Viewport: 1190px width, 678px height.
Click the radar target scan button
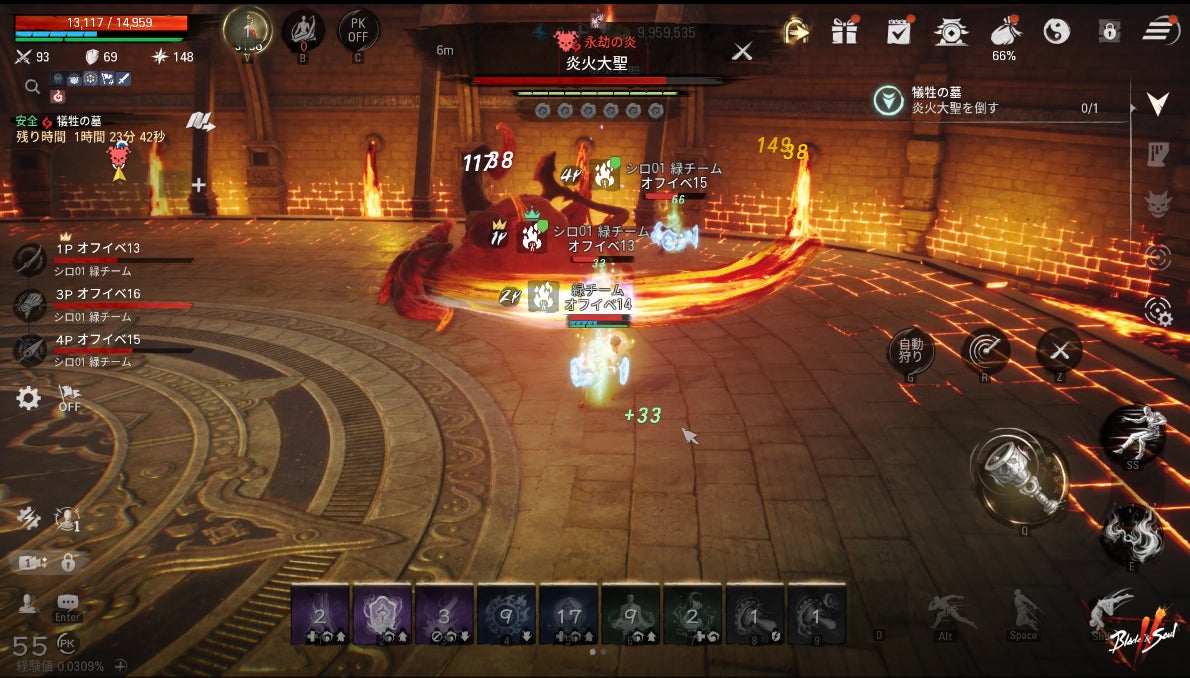[985, 351]
